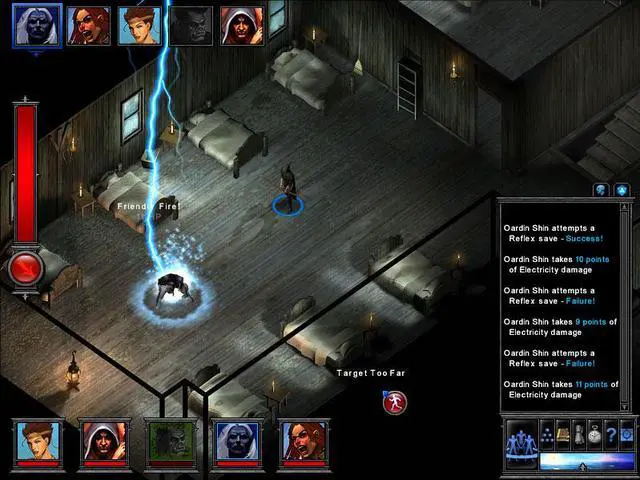Choose the shouting red-haired woman party portrait with health bar
Image resolution: width=640 pixels, height=480 pixels.
pyautogui.click(x=302, y=442)
